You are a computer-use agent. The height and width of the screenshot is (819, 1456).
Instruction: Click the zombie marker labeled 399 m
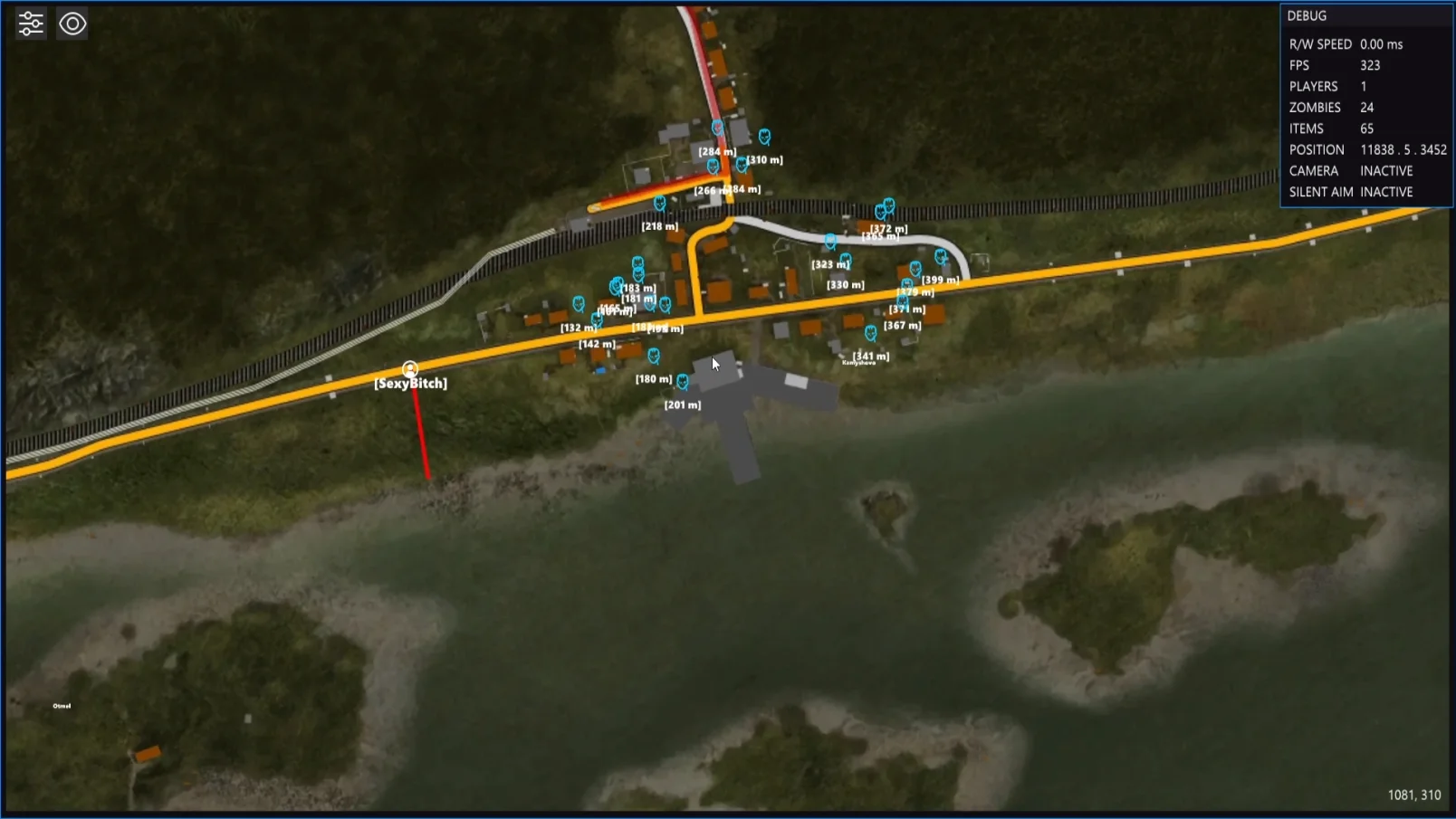pos(941,257)
